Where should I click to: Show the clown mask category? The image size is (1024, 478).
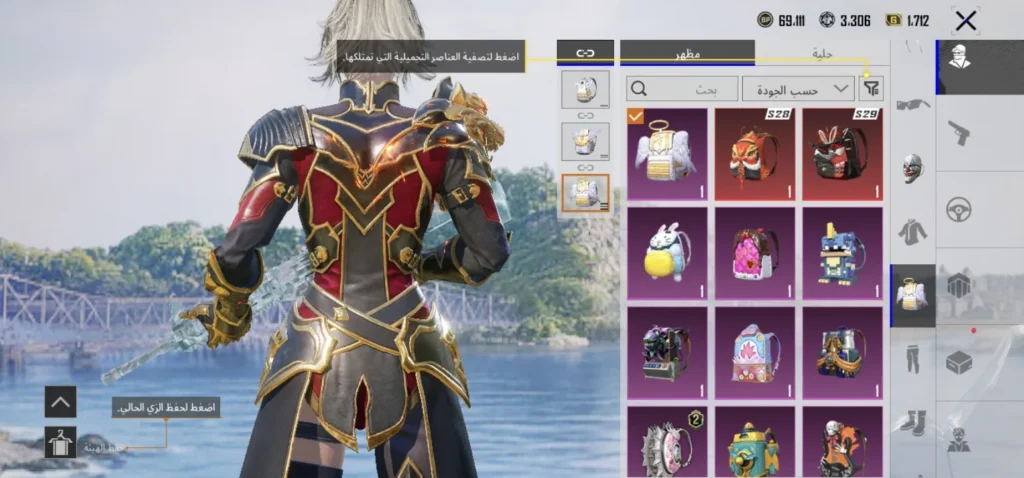tap(912, 167)
